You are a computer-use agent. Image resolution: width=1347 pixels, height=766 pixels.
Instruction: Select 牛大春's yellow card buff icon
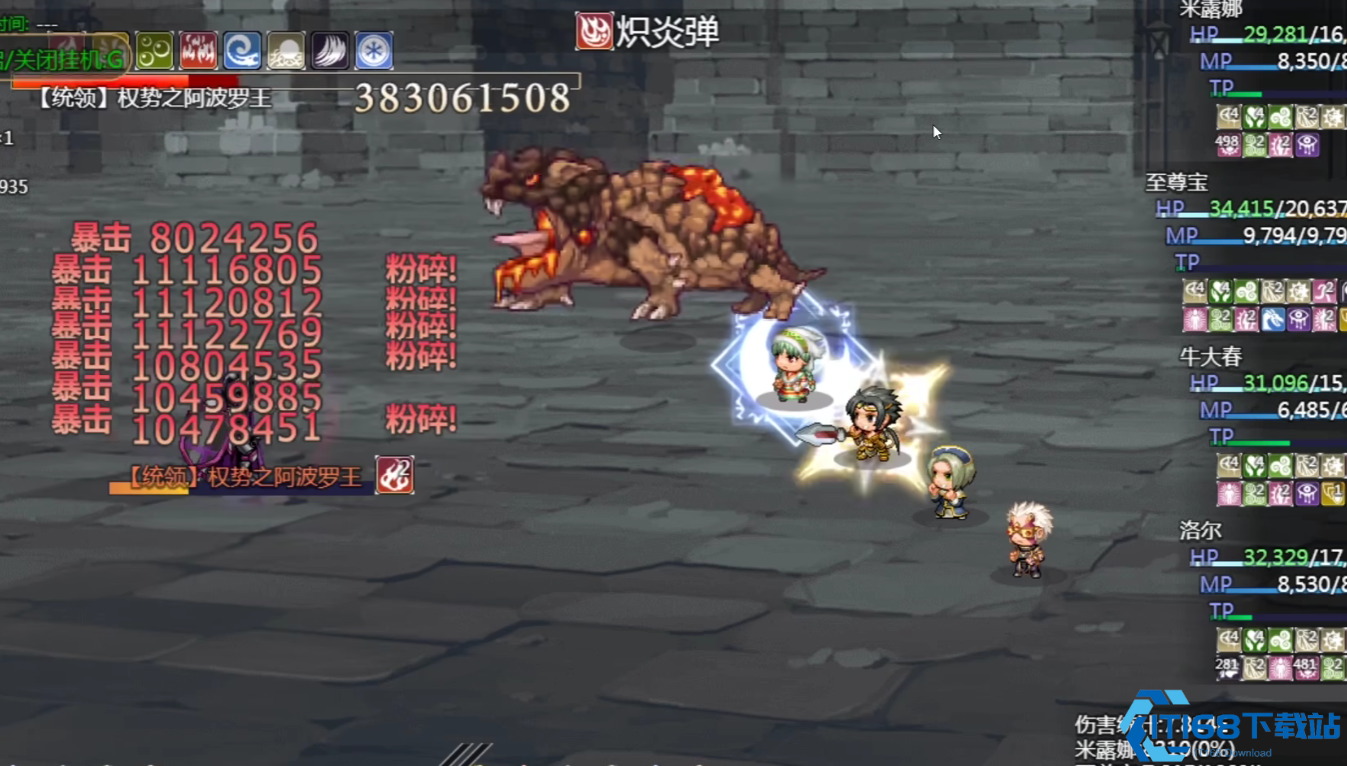pyautogui.click(x=1333, y=494)
